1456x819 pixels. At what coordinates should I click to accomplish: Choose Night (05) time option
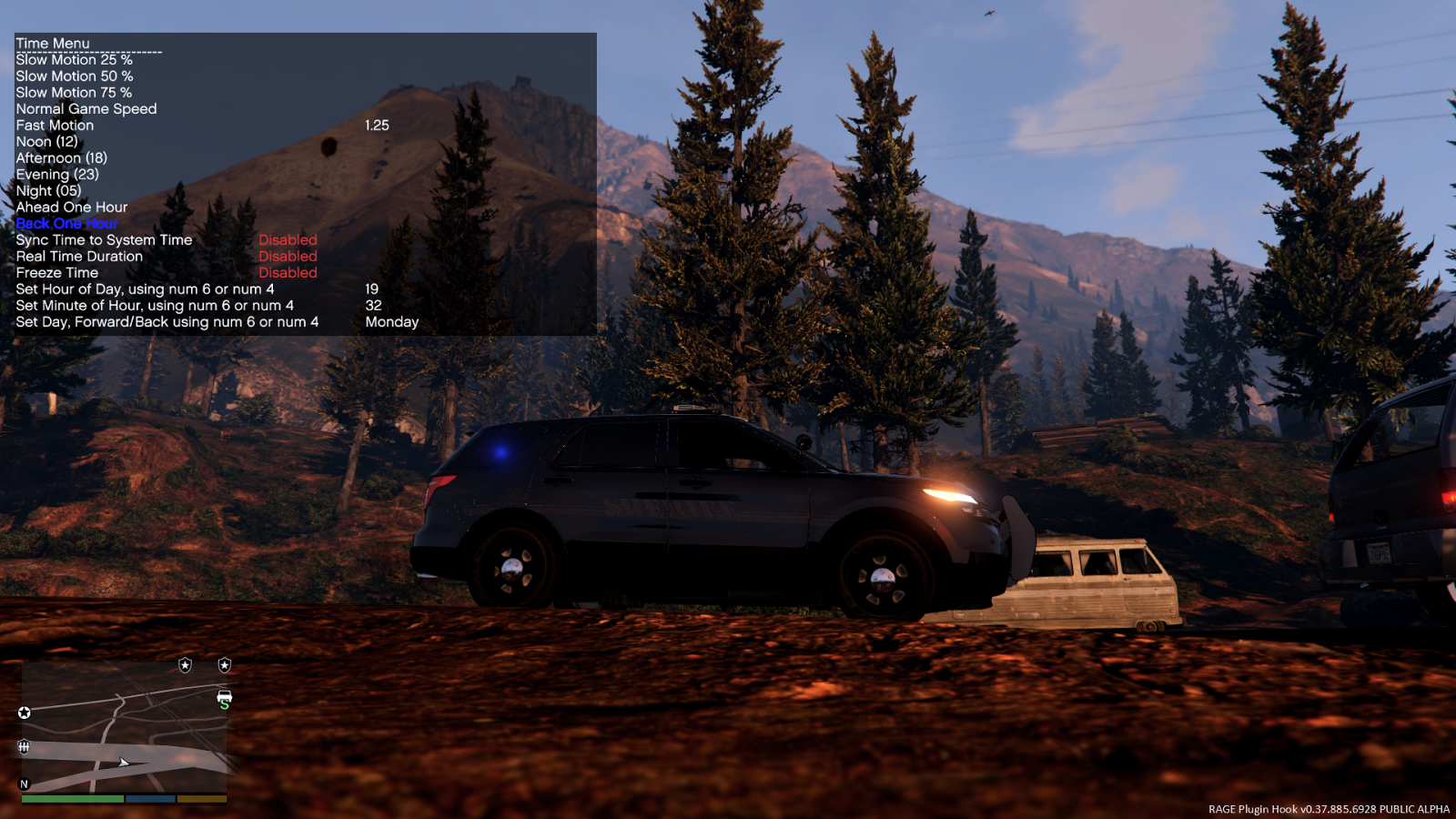[x=48, y=191]
